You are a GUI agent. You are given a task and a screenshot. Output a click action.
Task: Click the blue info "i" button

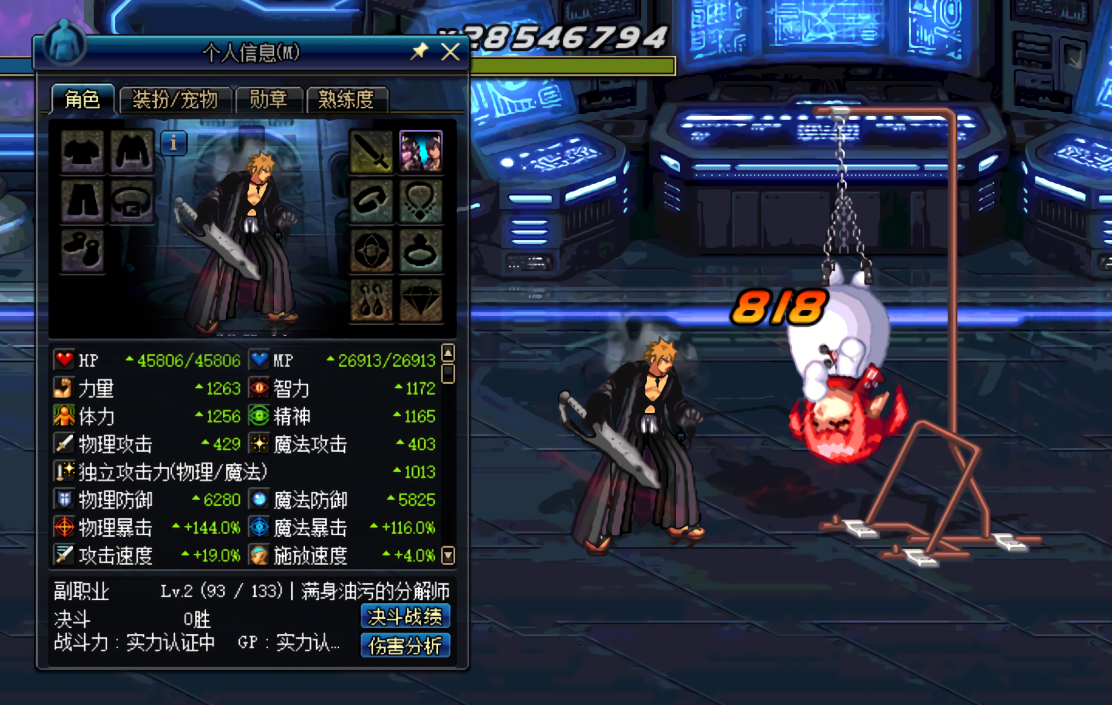(x=174, y=143)
